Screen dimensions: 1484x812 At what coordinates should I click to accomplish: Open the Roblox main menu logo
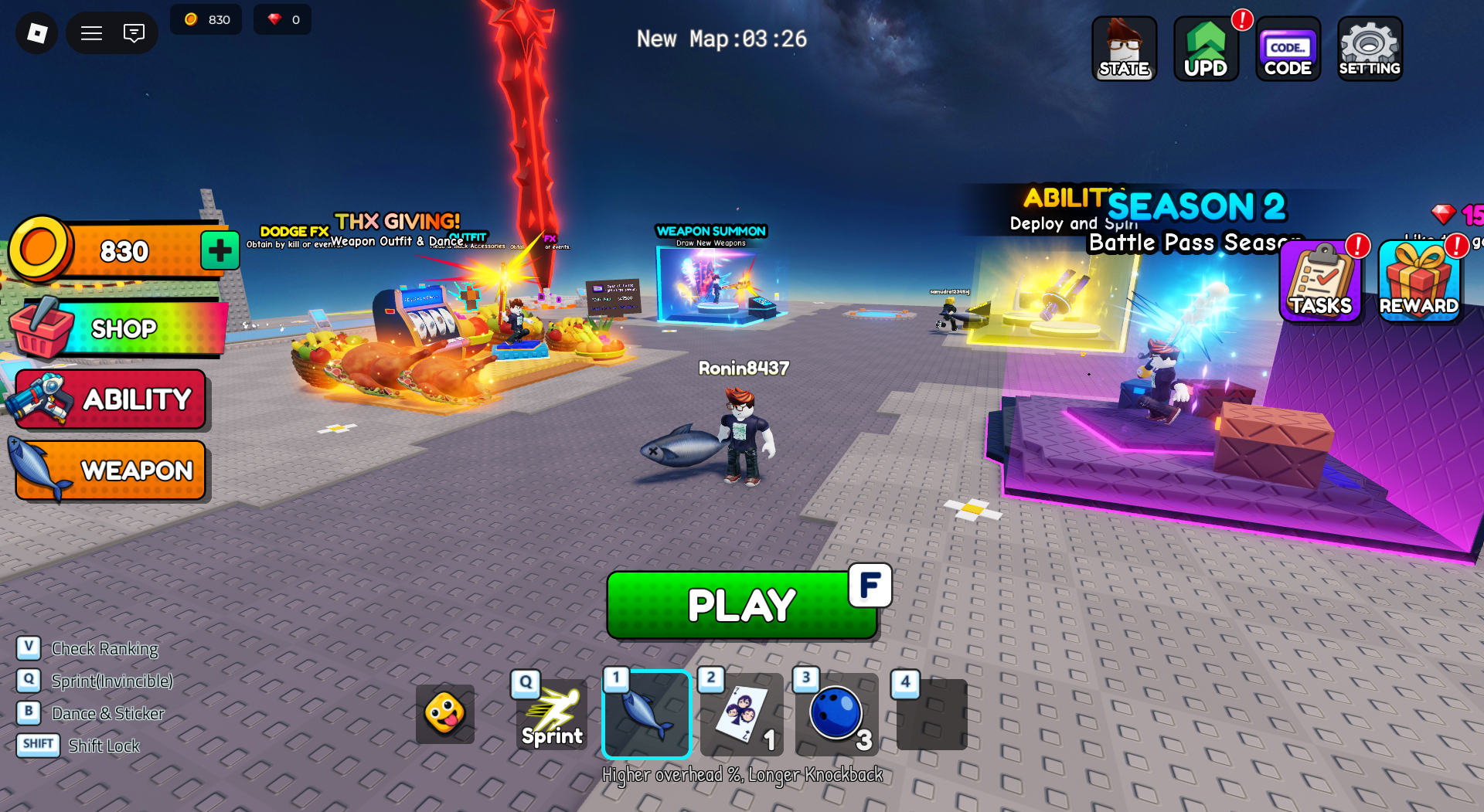coord(37,33)
